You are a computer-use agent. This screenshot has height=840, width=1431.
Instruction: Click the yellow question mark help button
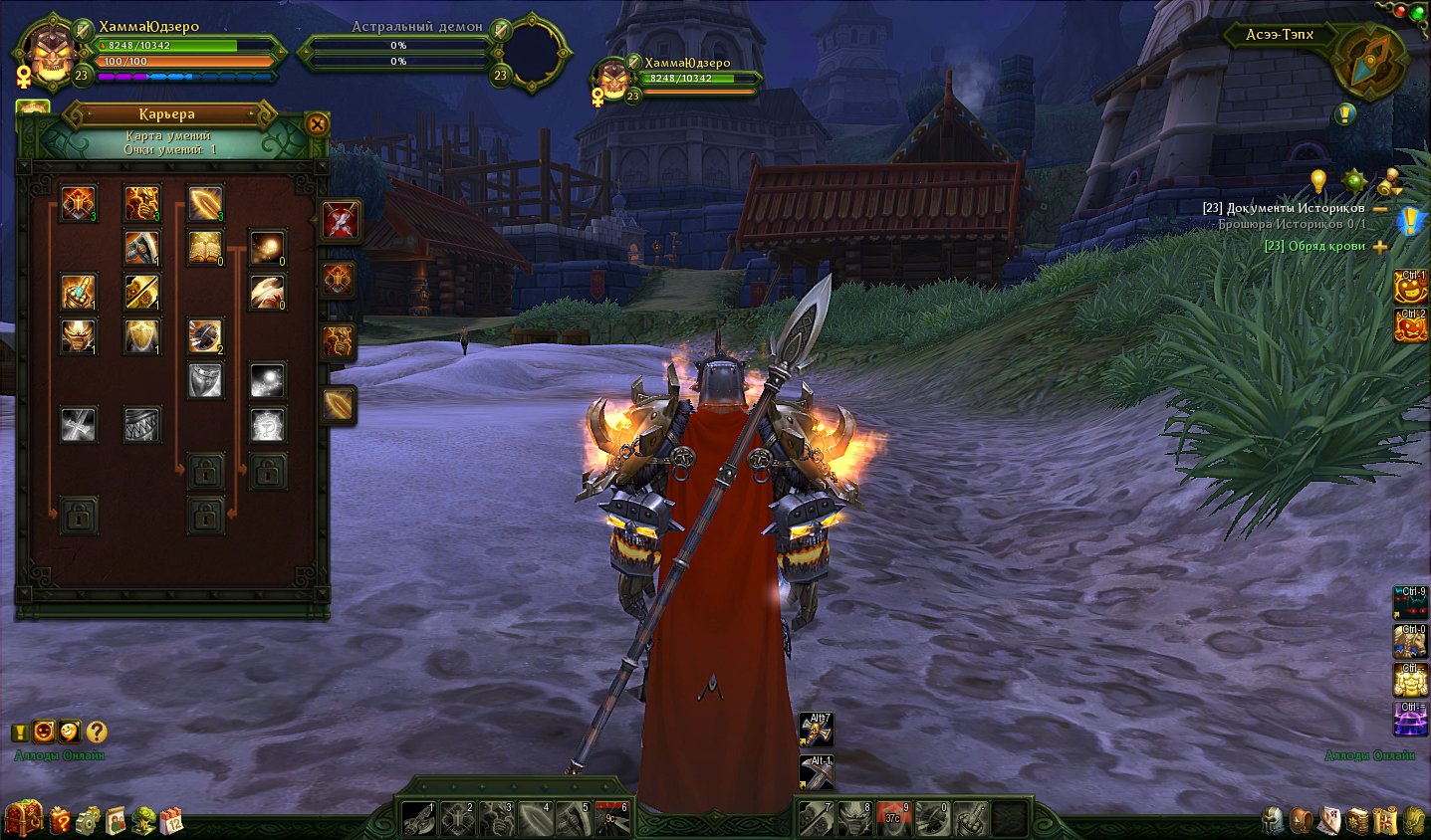[96, 733]
